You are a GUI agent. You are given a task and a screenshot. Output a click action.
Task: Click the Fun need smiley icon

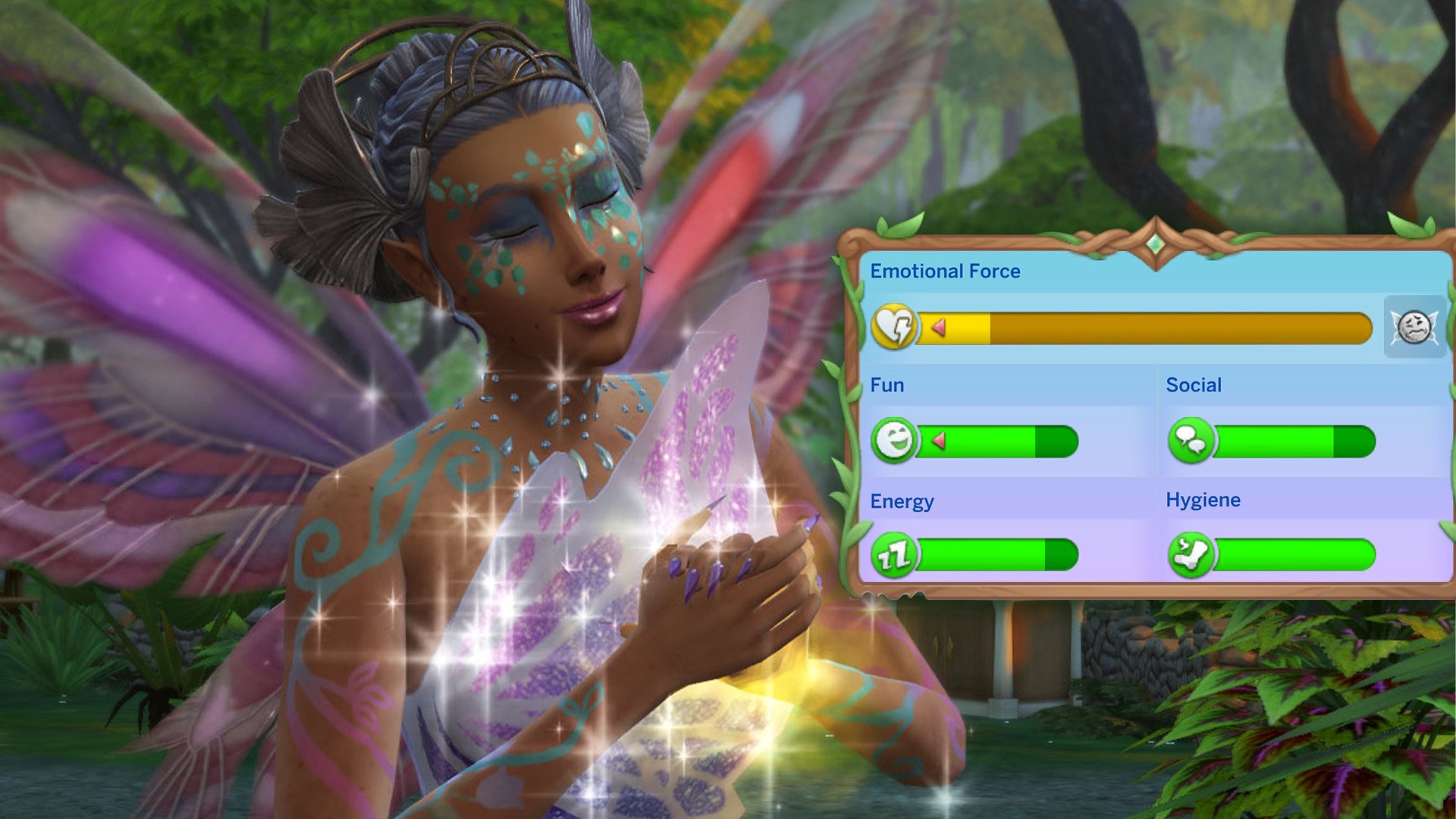coord(894,441)
